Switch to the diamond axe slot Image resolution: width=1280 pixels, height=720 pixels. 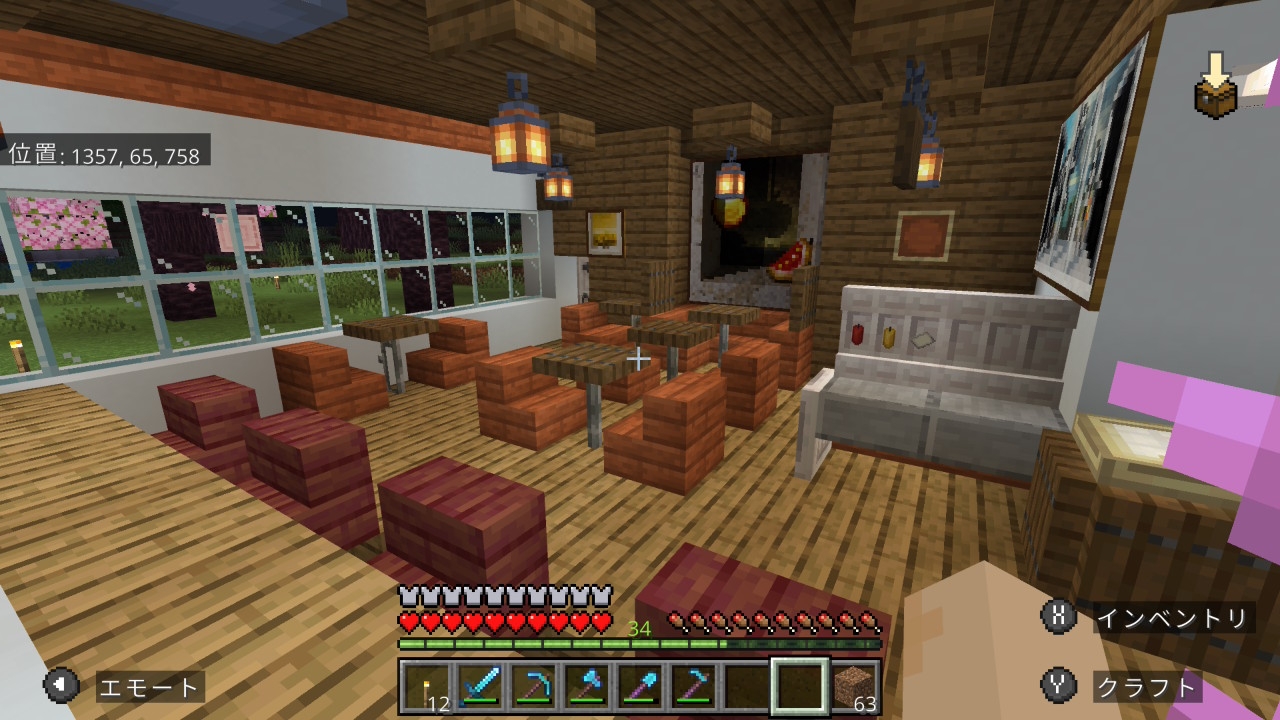point(585,687)
